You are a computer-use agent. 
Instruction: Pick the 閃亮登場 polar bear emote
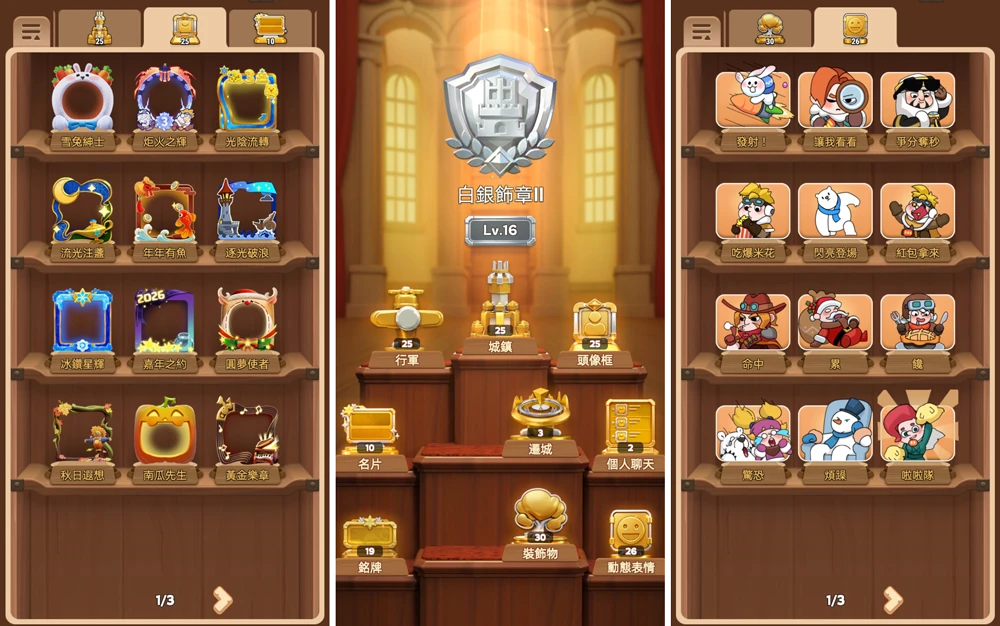pos(835,213)
